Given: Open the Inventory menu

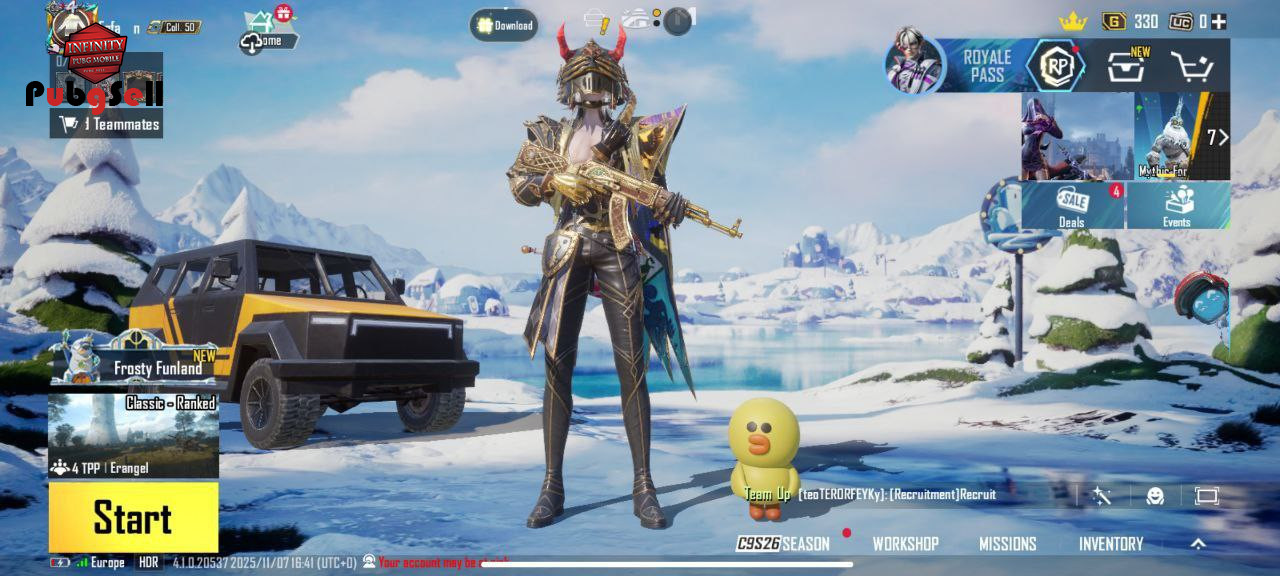Looking at the screenshot, I should tap(1110, 544).
